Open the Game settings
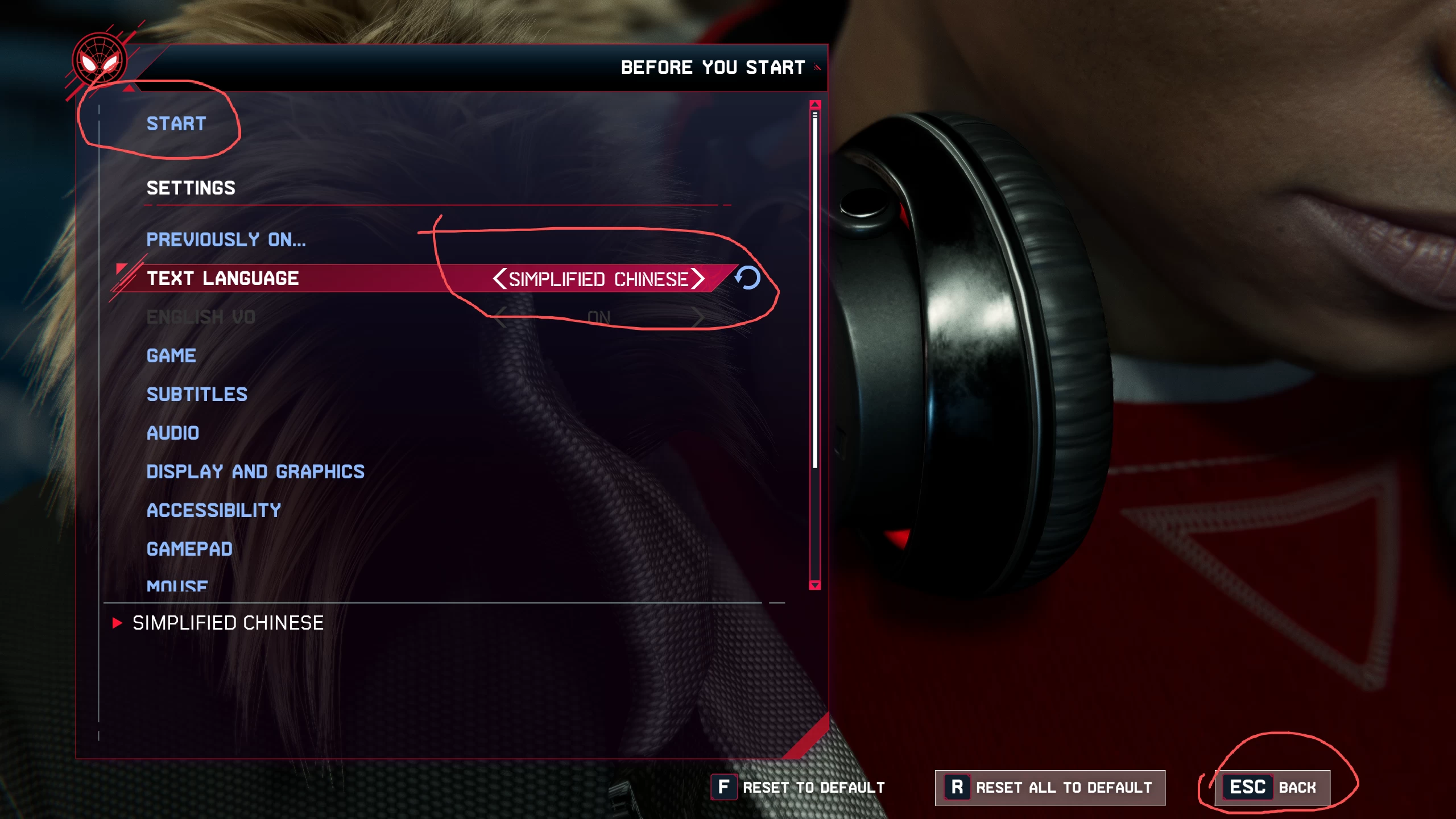1456x819 pixels. [171, 355]
